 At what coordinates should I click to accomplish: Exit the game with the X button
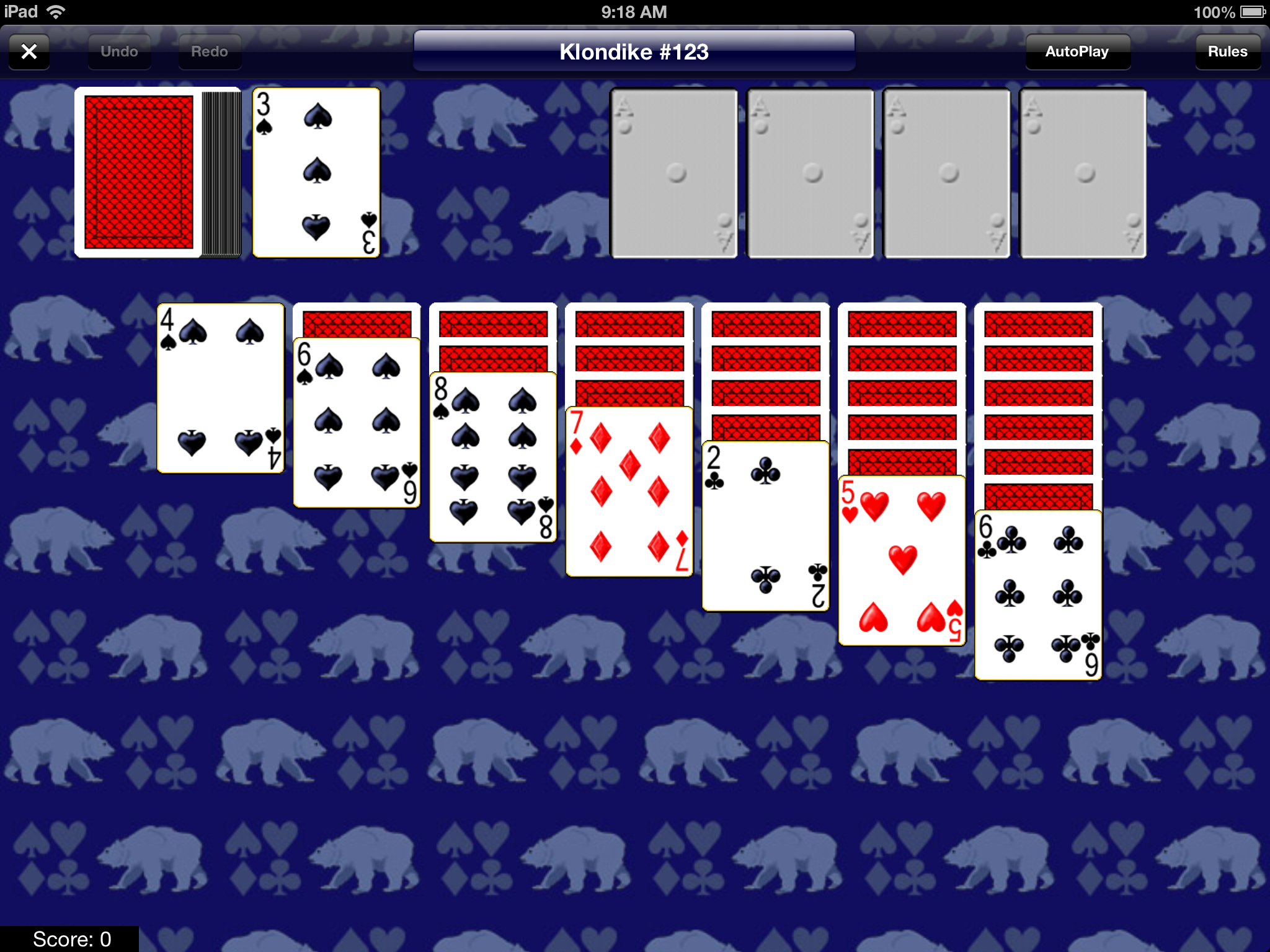[29, 51]
